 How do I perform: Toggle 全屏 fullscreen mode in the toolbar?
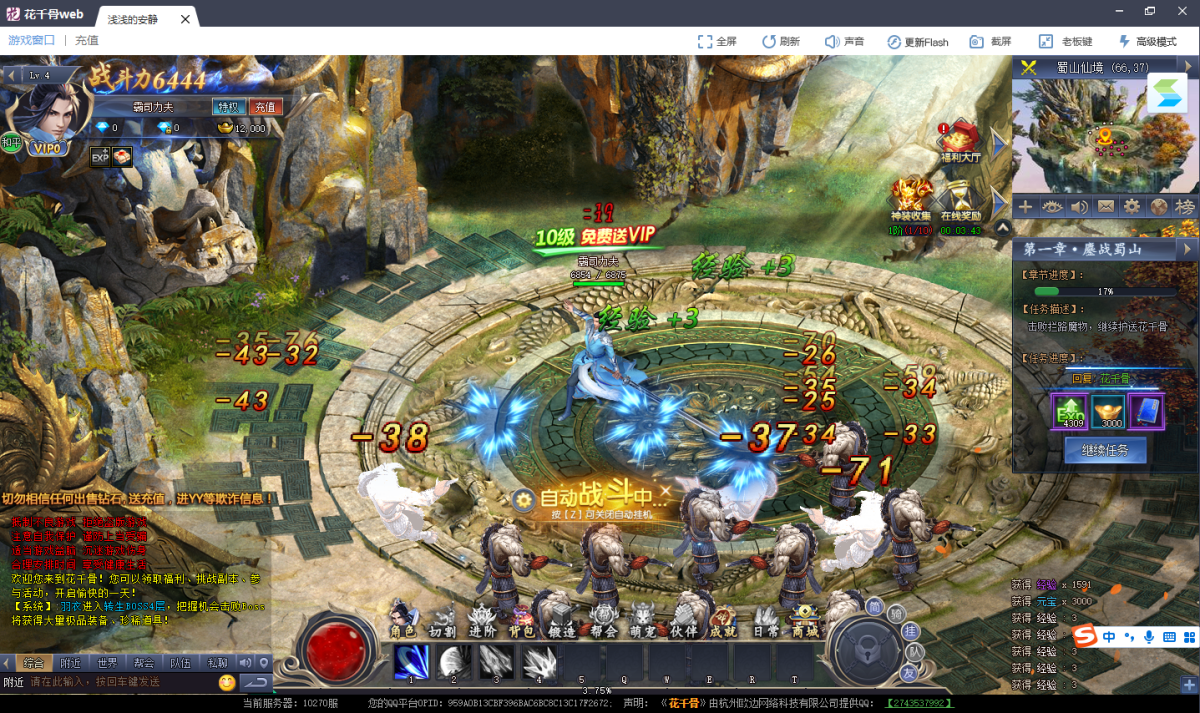tap(717, 41)
